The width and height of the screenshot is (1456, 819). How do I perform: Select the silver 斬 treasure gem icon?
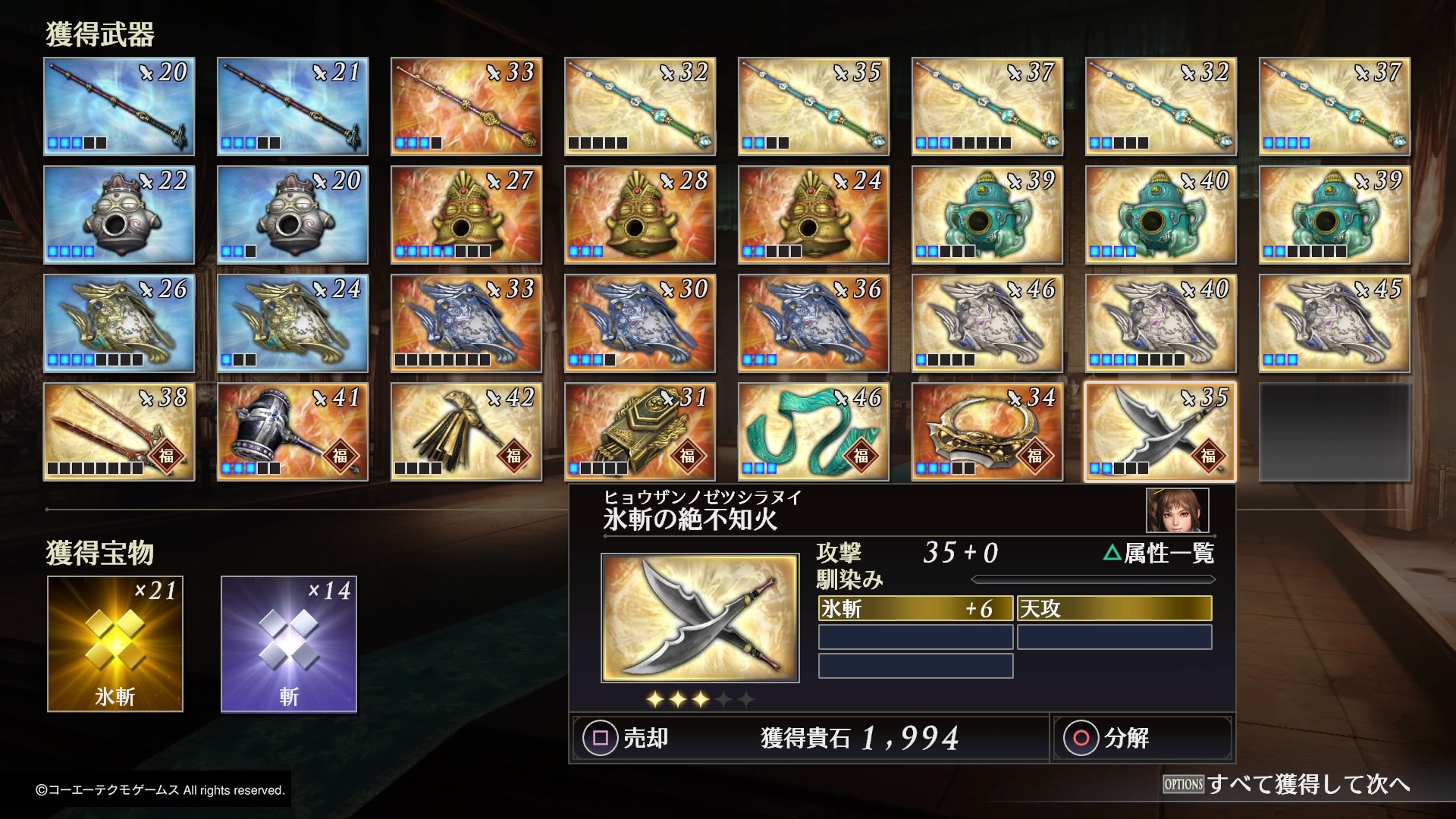click(288, 644)
